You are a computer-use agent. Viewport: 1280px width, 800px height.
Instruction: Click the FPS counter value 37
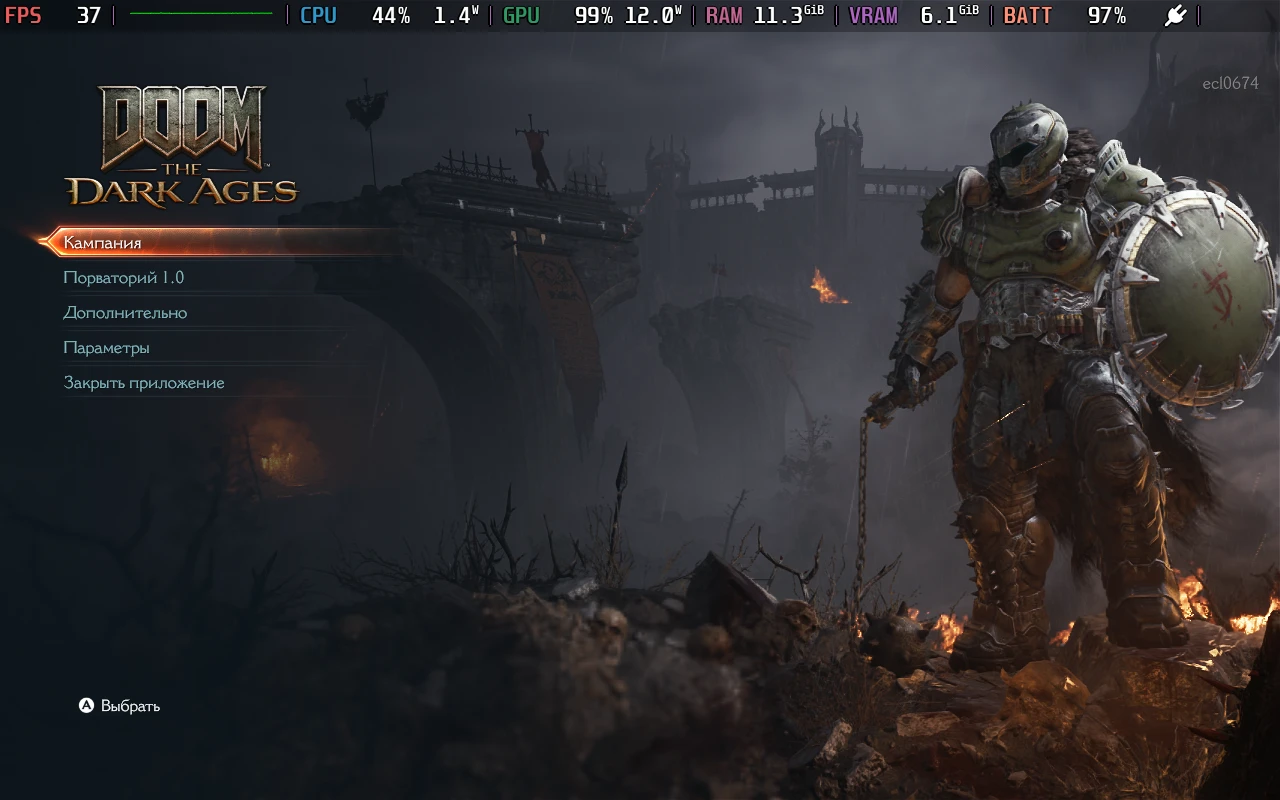pyautogui.click(x=87, y=16)
